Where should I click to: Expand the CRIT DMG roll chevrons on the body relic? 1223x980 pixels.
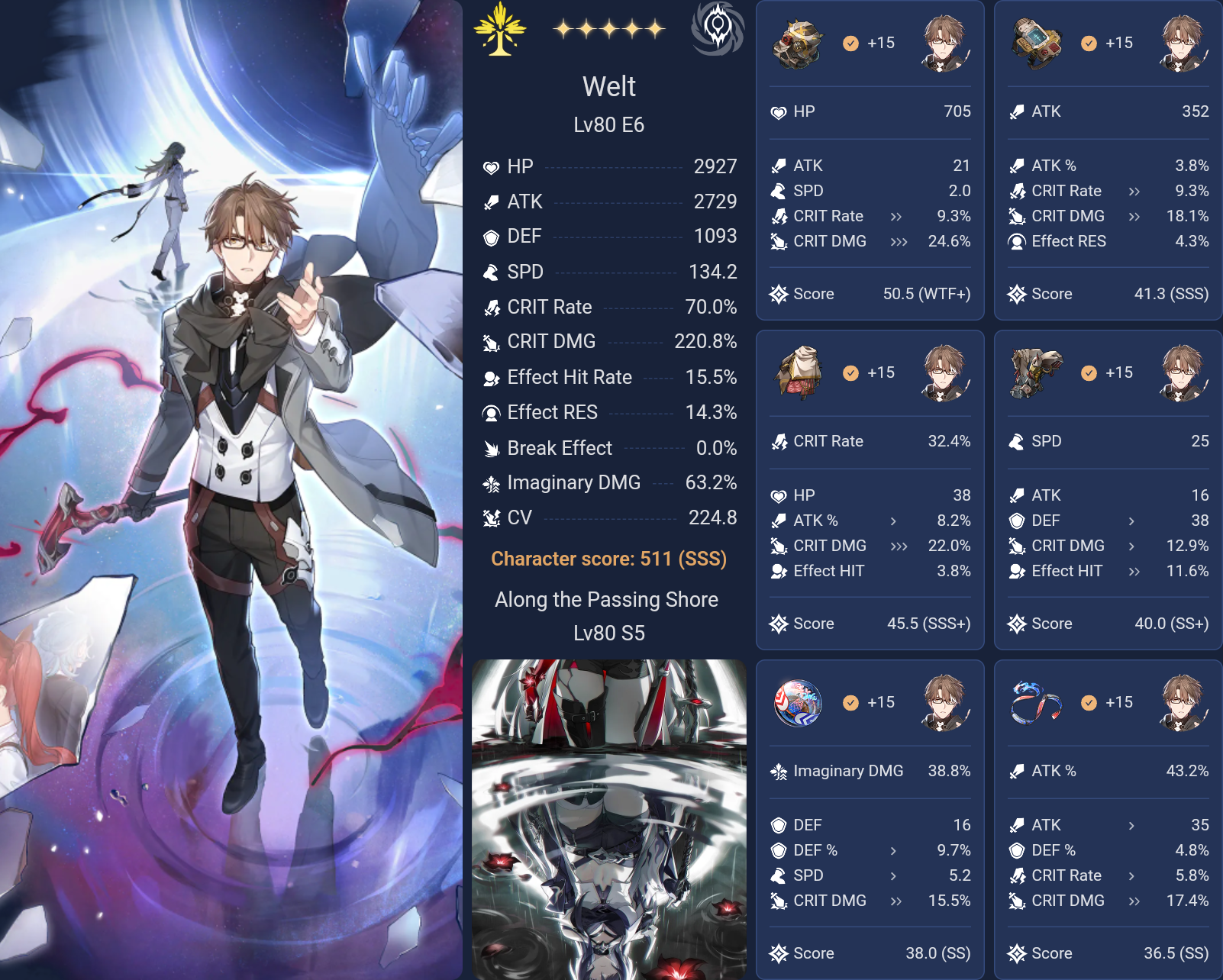[899, 546]
